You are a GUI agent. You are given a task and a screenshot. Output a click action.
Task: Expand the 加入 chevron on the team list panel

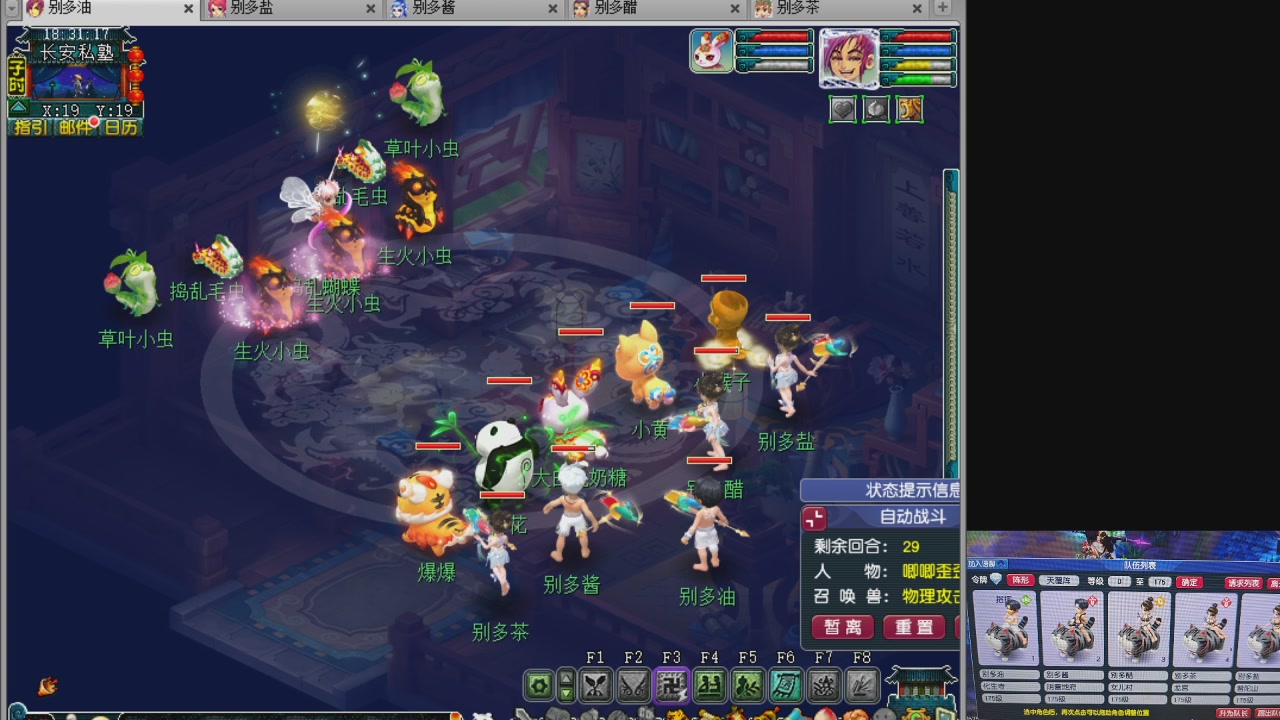(1000, 562)
